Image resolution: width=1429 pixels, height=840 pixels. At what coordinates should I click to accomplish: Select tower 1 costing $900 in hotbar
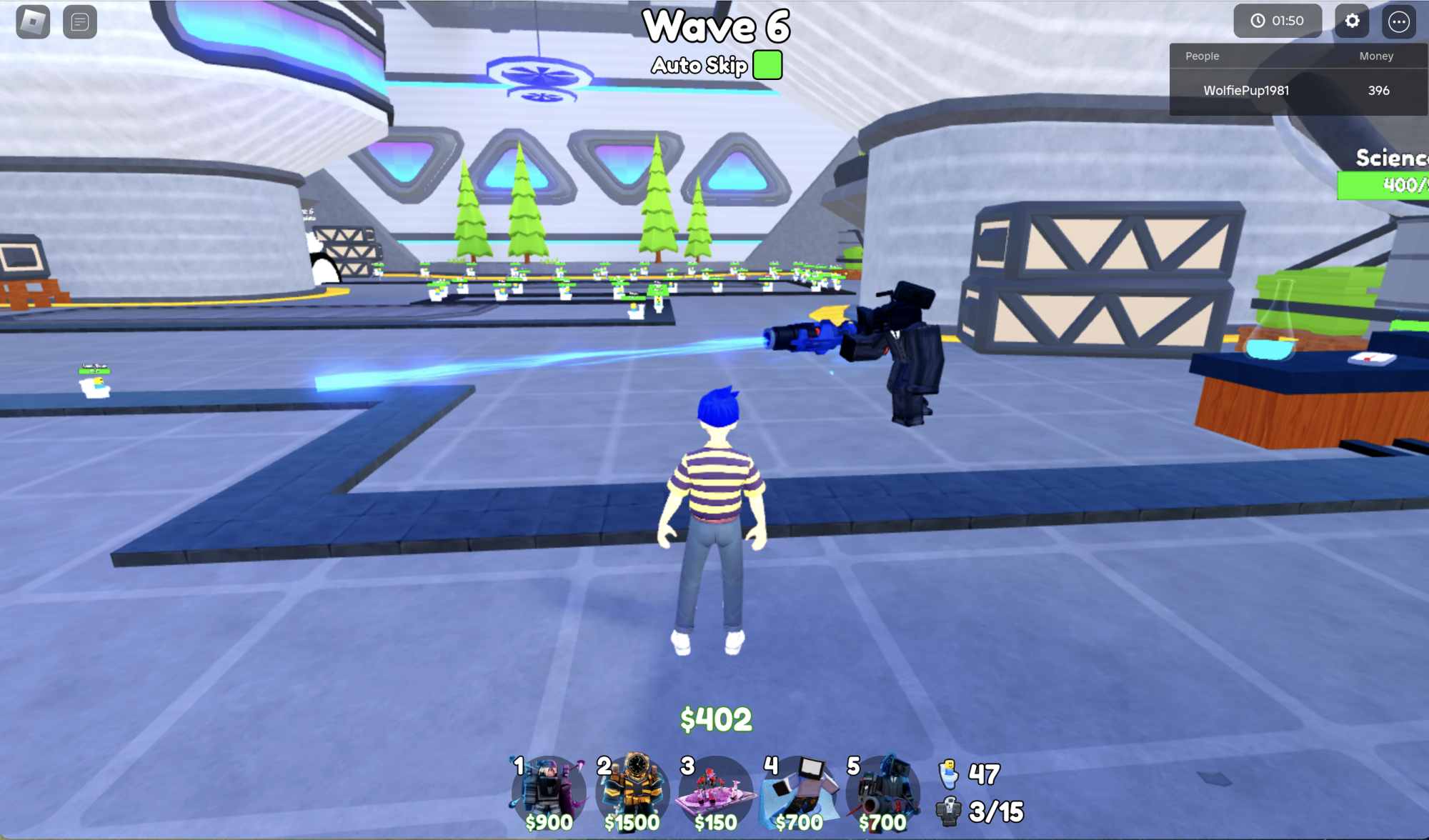[x=547, y=791]
